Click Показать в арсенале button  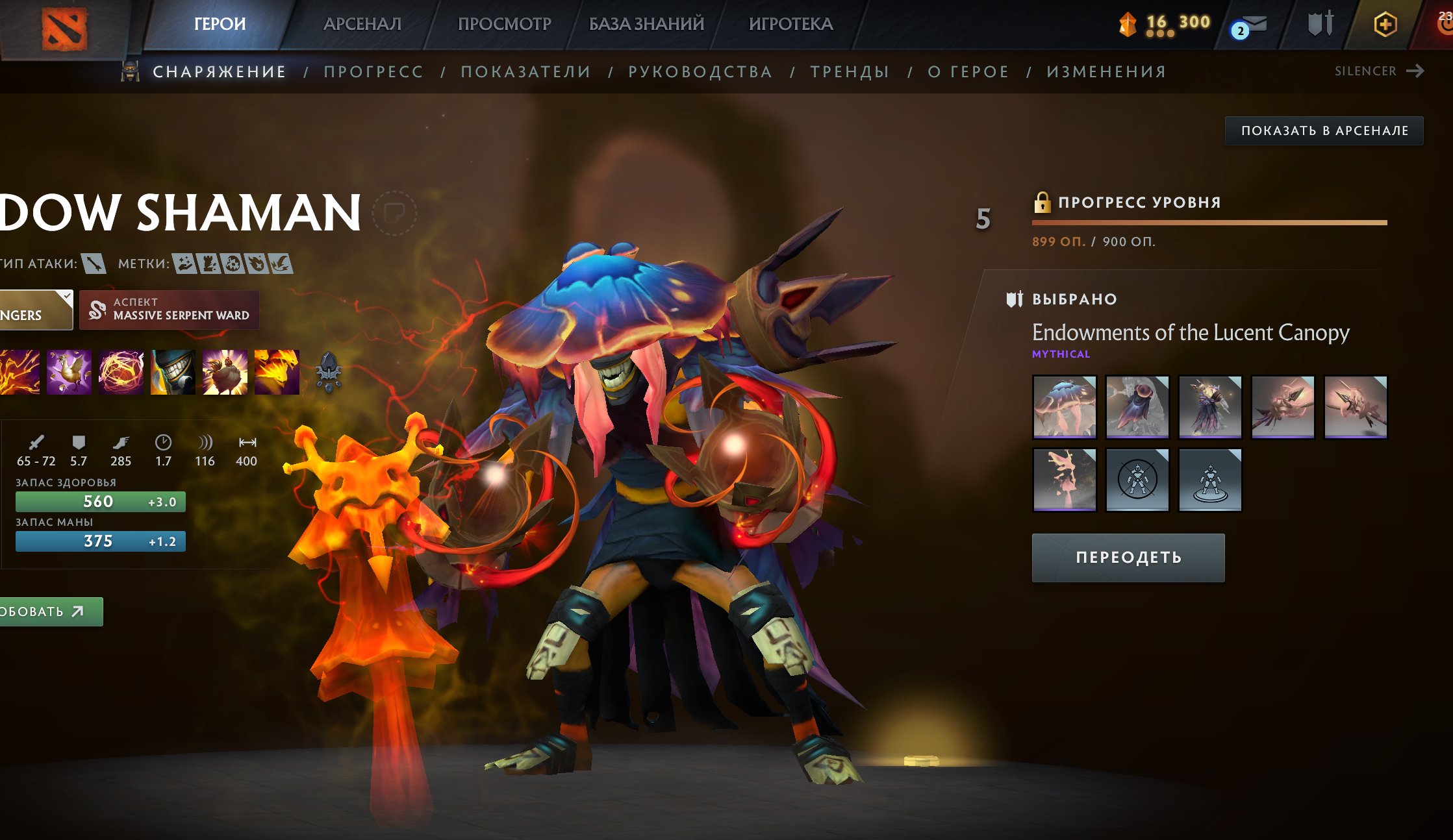1324,130
